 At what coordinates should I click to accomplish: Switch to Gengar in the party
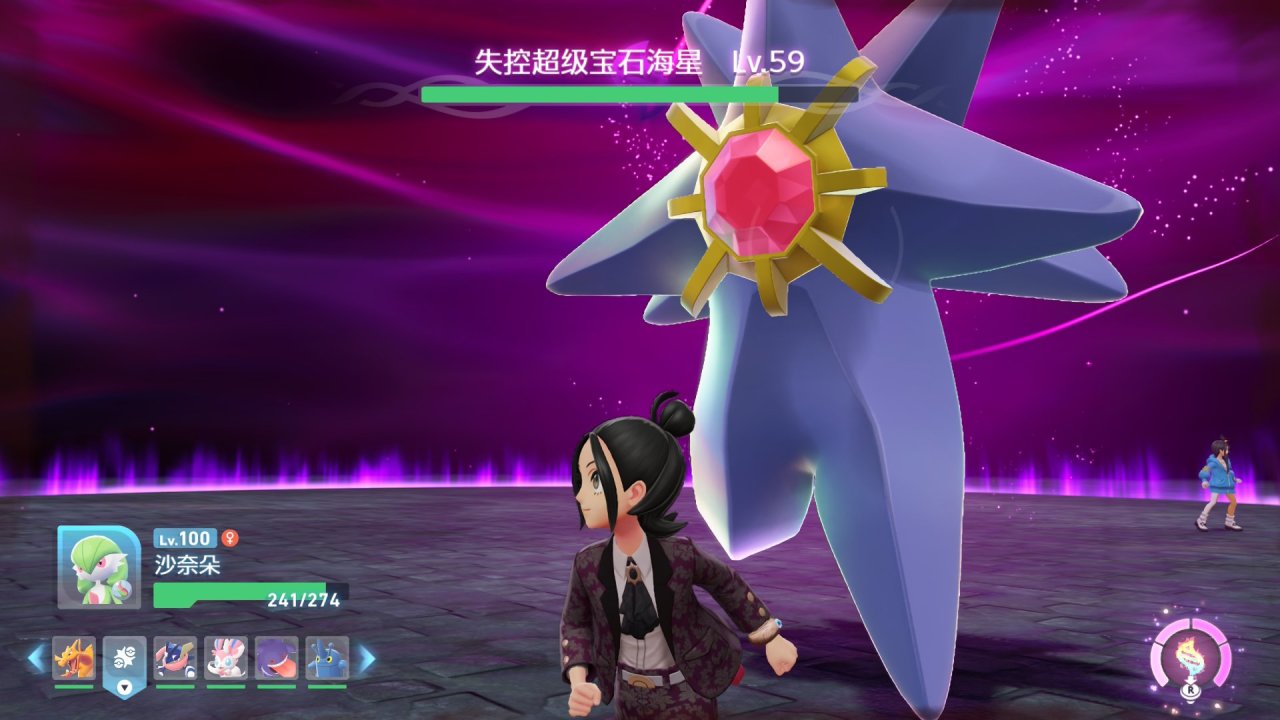pyautogui.click(x=276, y=658)
